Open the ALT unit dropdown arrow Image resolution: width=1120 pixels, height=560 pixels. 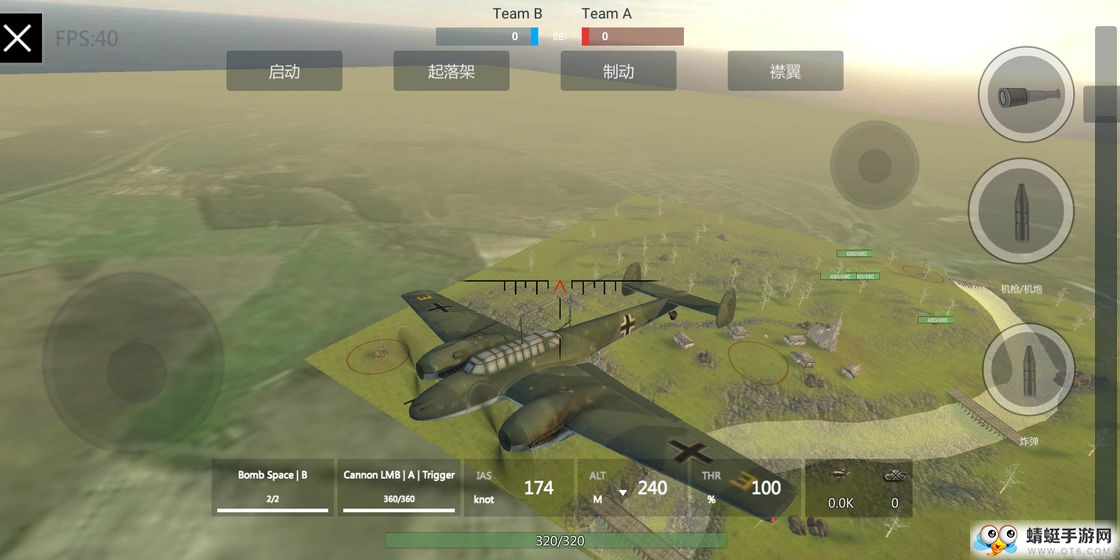(x=623, y=491)
